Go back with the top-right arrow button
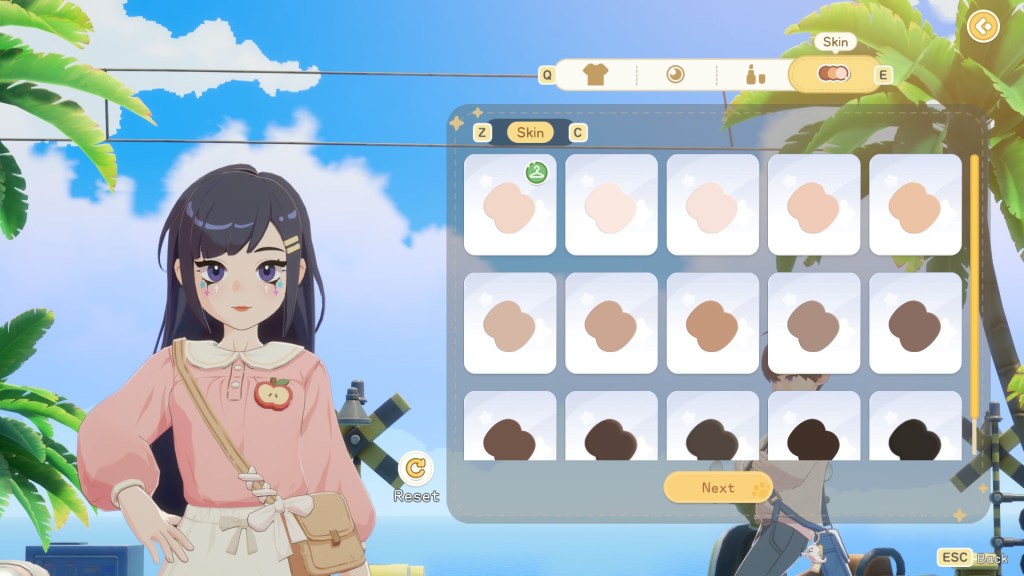The image size is (1024, 576). 984,25
